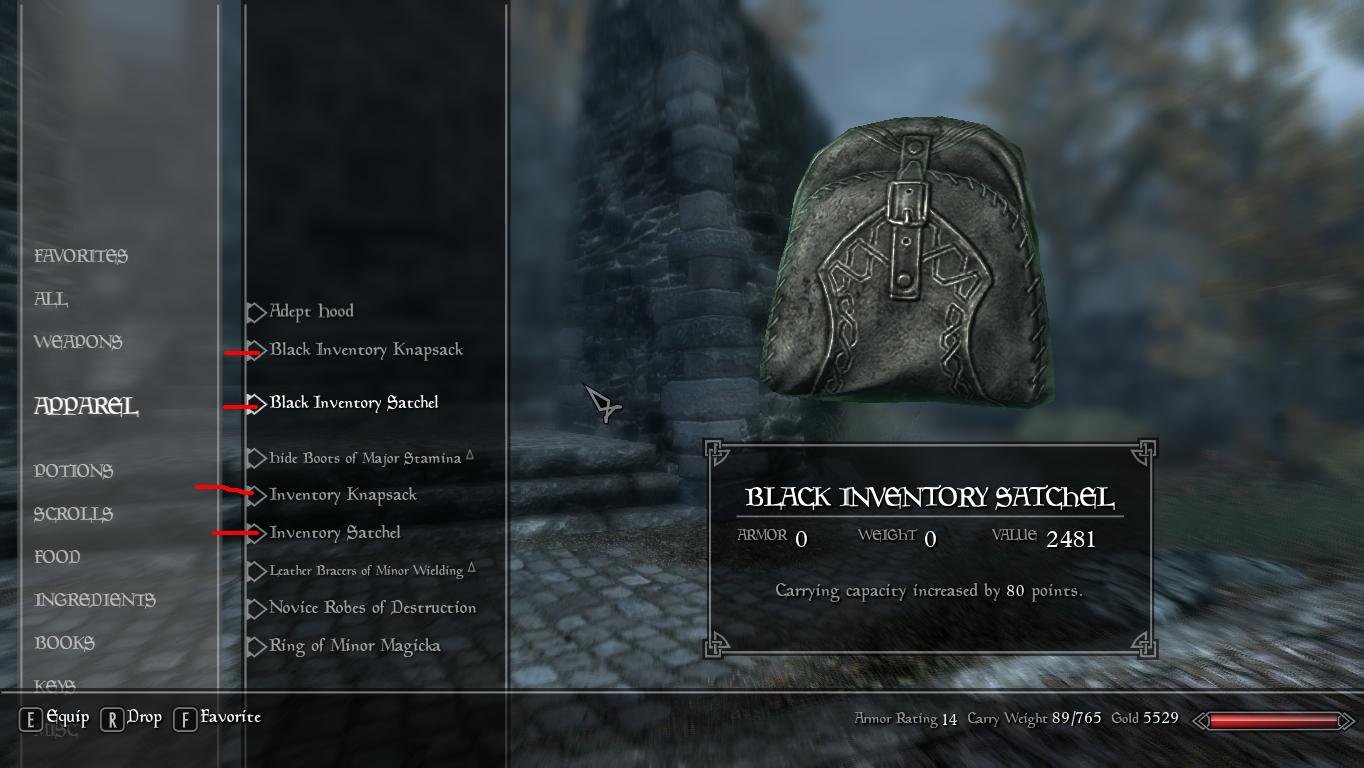
Task: Select the highlighted Black Inventory Satchel entry
Action: tap(353, 402)
